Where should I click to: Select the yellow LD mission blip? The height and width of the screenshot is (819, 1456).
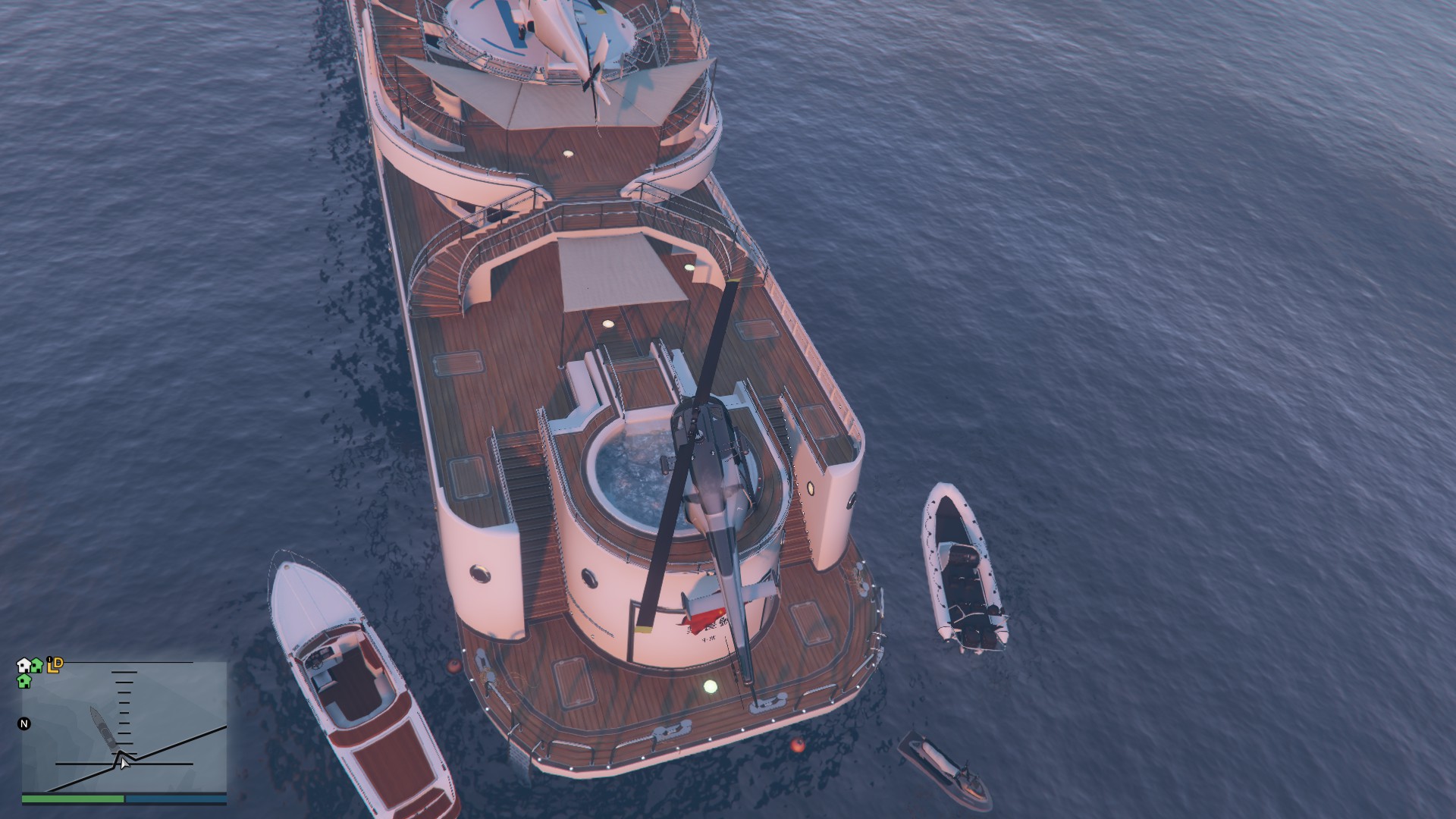click(x=55, y=665)
